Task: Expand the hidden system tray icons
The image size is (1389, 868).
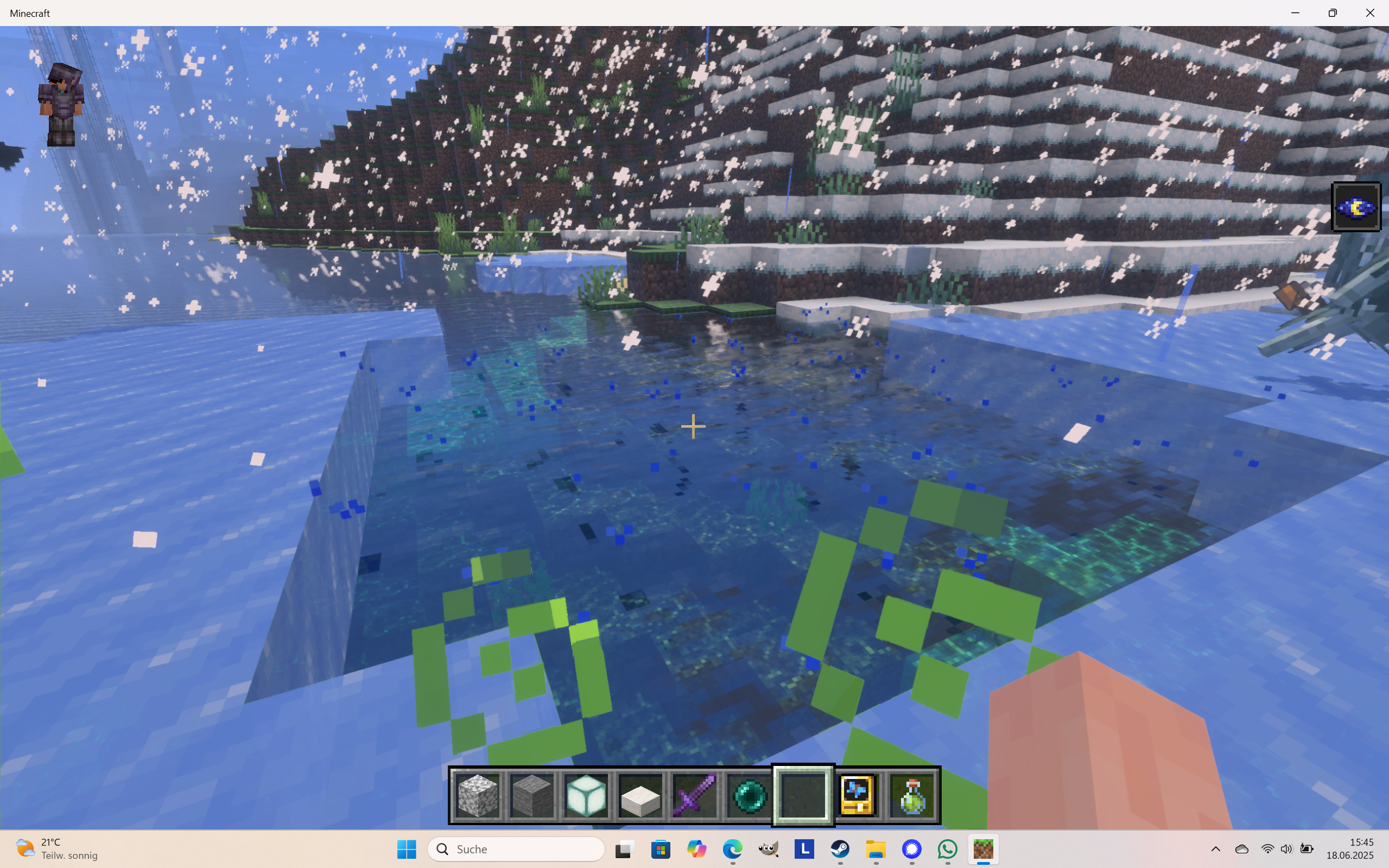Action: [x=1215, y=850]
